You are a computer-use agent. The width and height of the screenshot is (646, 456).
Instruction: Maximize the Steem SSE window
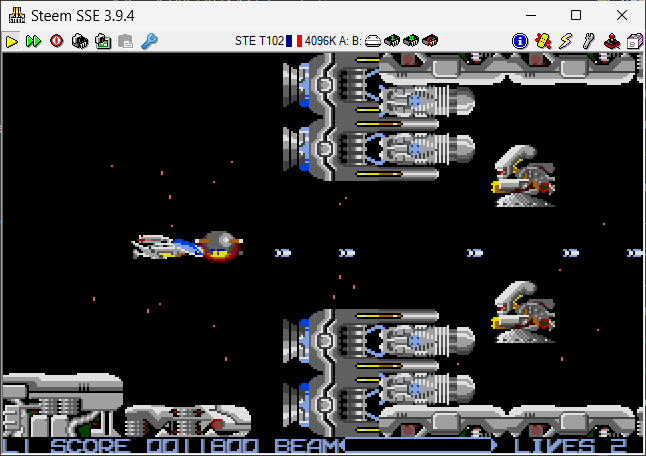pyautogui.click(x=576, y=15)
